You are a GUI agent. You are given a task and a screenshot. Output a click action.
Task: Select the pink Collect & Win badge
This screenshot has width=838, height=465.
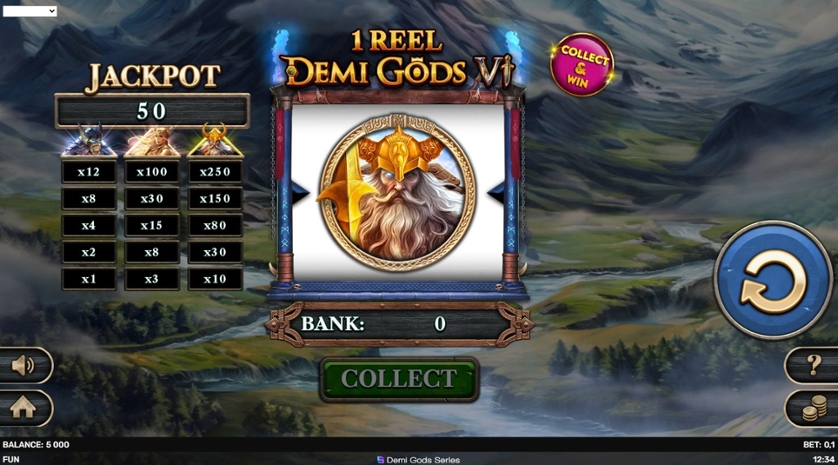coord(582,65)
